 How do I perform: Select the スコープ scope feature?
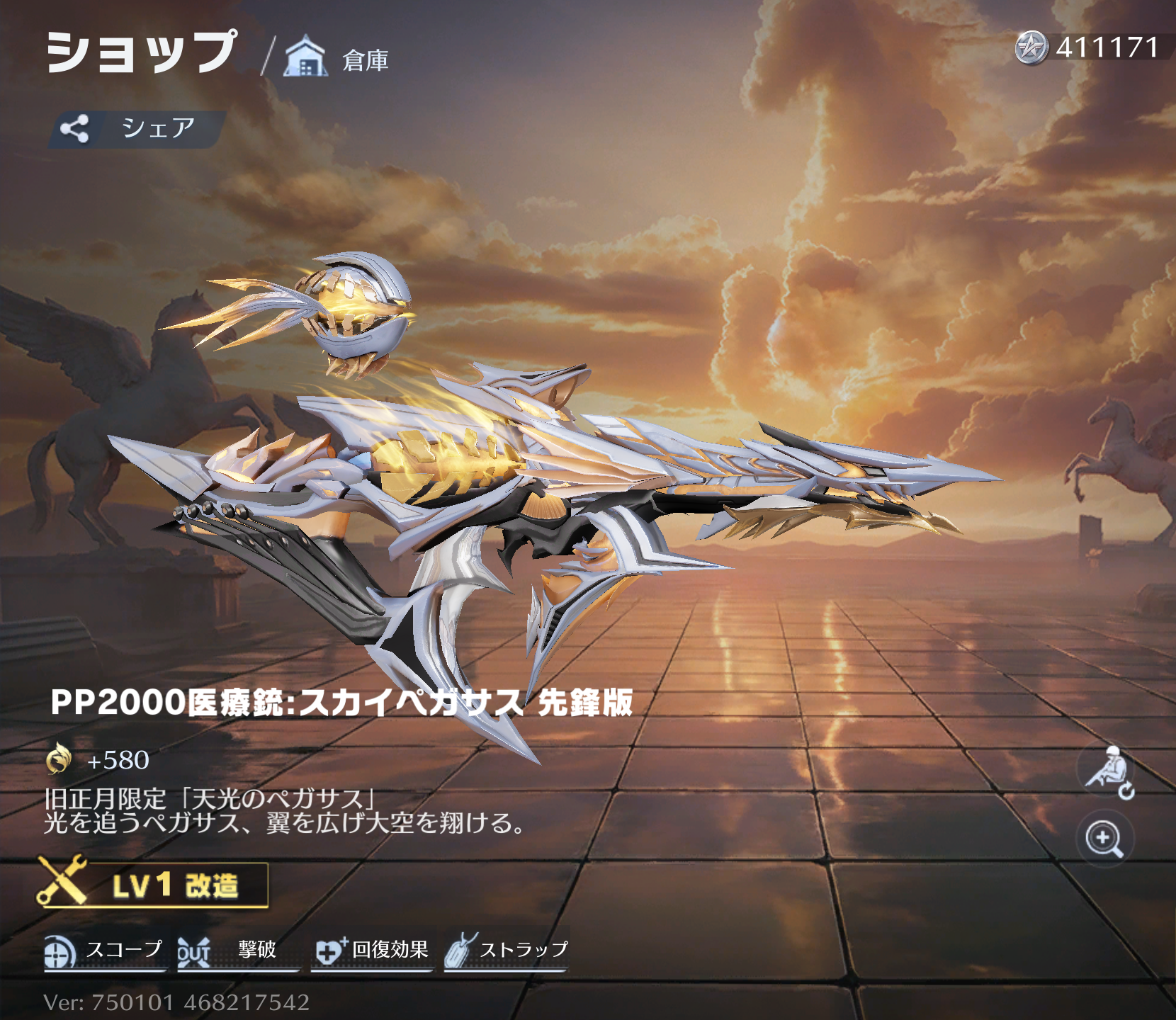[105, 951]
